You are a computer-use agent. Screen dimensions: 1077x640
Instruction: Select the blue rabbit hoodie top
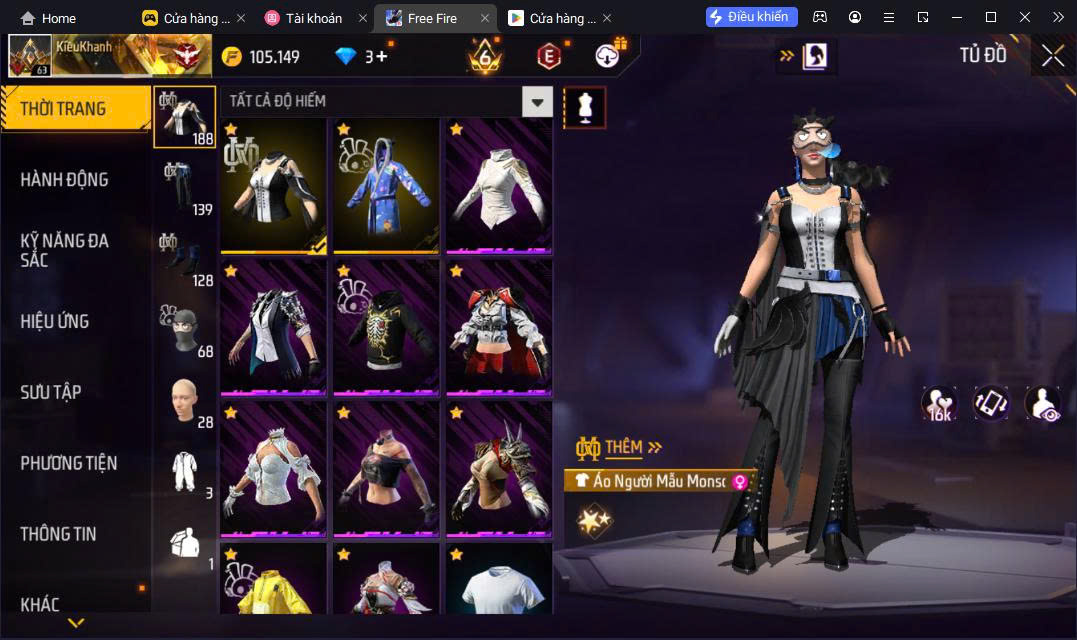click(x=386, y=186)
